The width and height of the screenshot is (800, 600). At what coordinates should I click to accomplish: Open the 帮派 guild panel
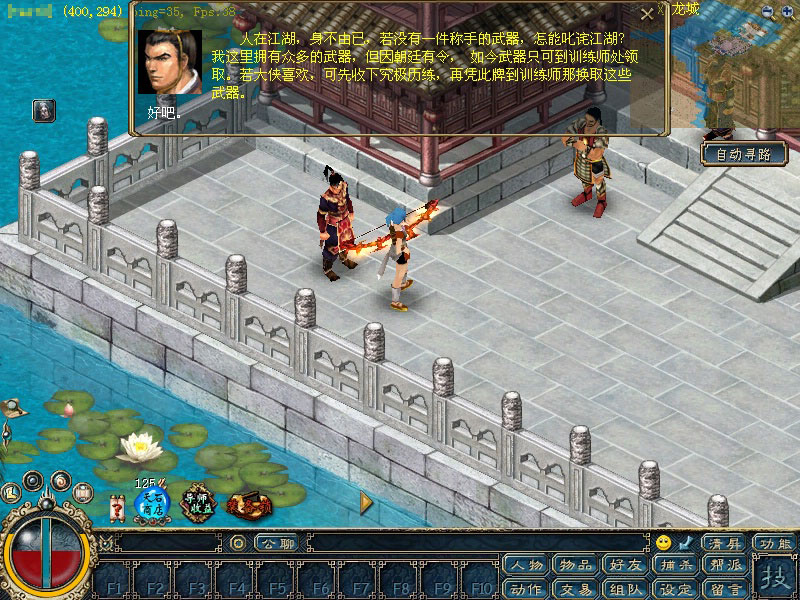click(727, 566)
